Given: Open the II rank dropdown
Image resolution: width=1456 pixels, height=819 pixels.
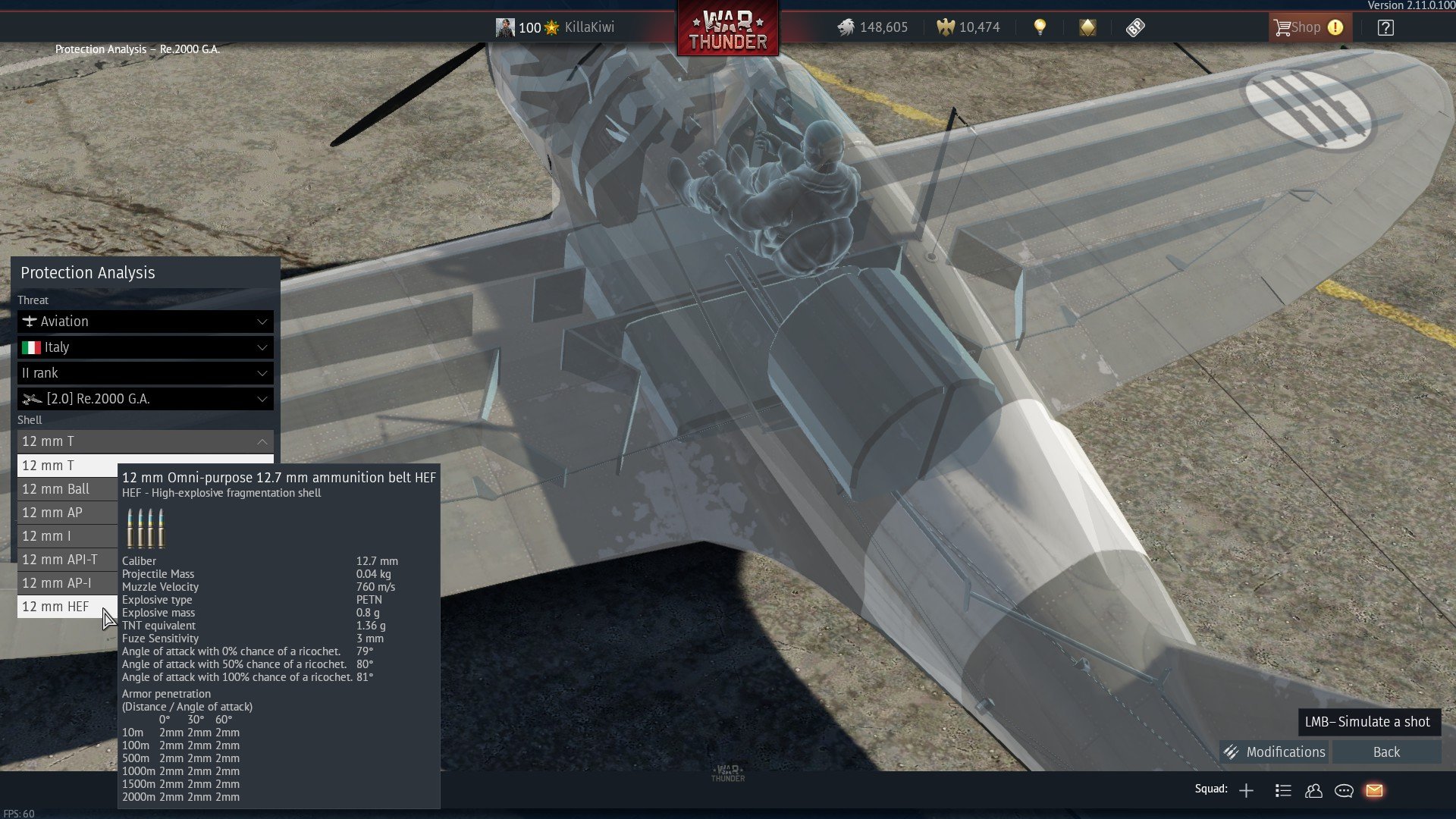Looking at the screenshot, I should (145, 373).
